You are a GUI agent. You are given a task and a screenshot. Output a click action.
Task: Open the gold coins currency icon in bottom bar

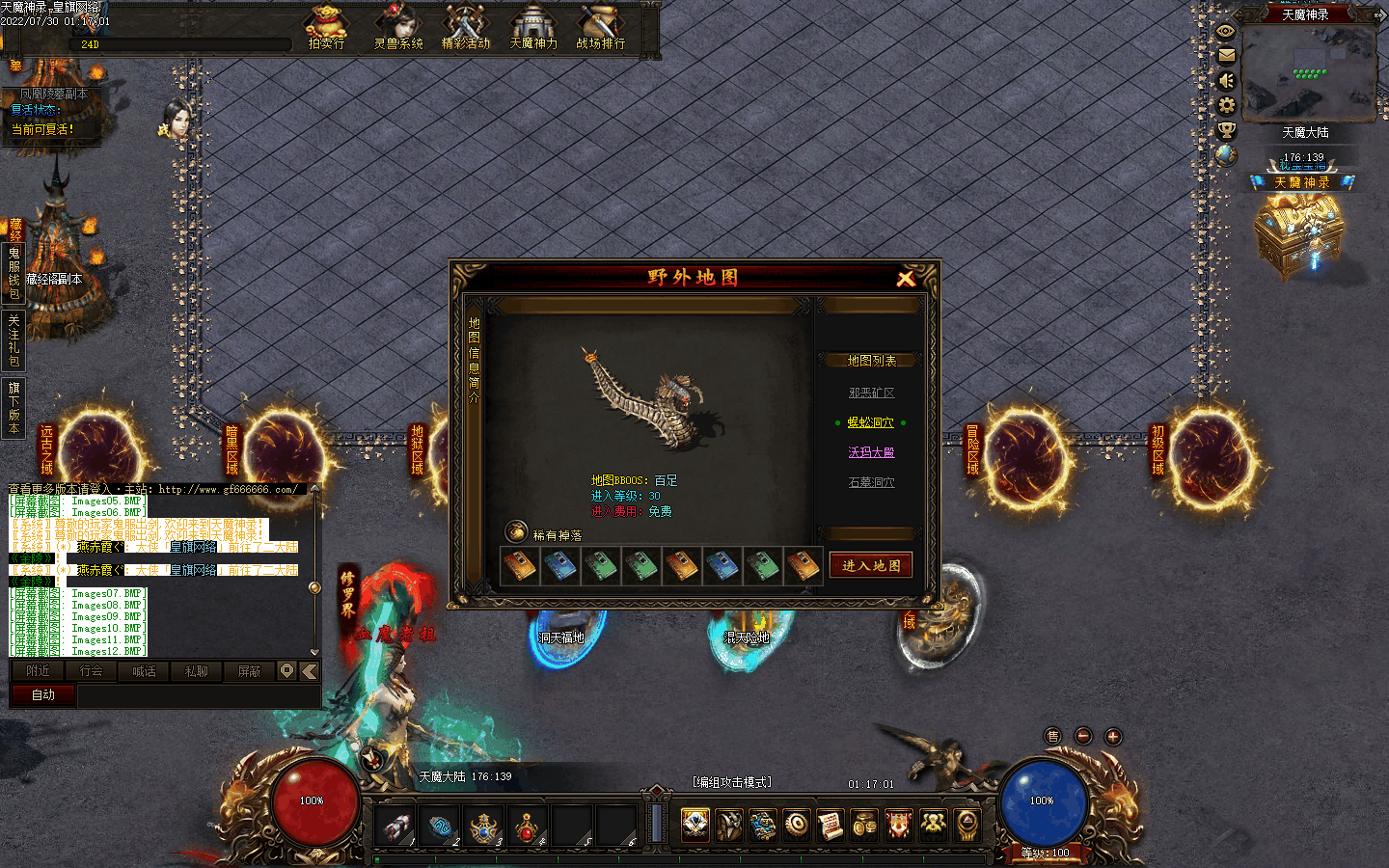tap(864, 825)
